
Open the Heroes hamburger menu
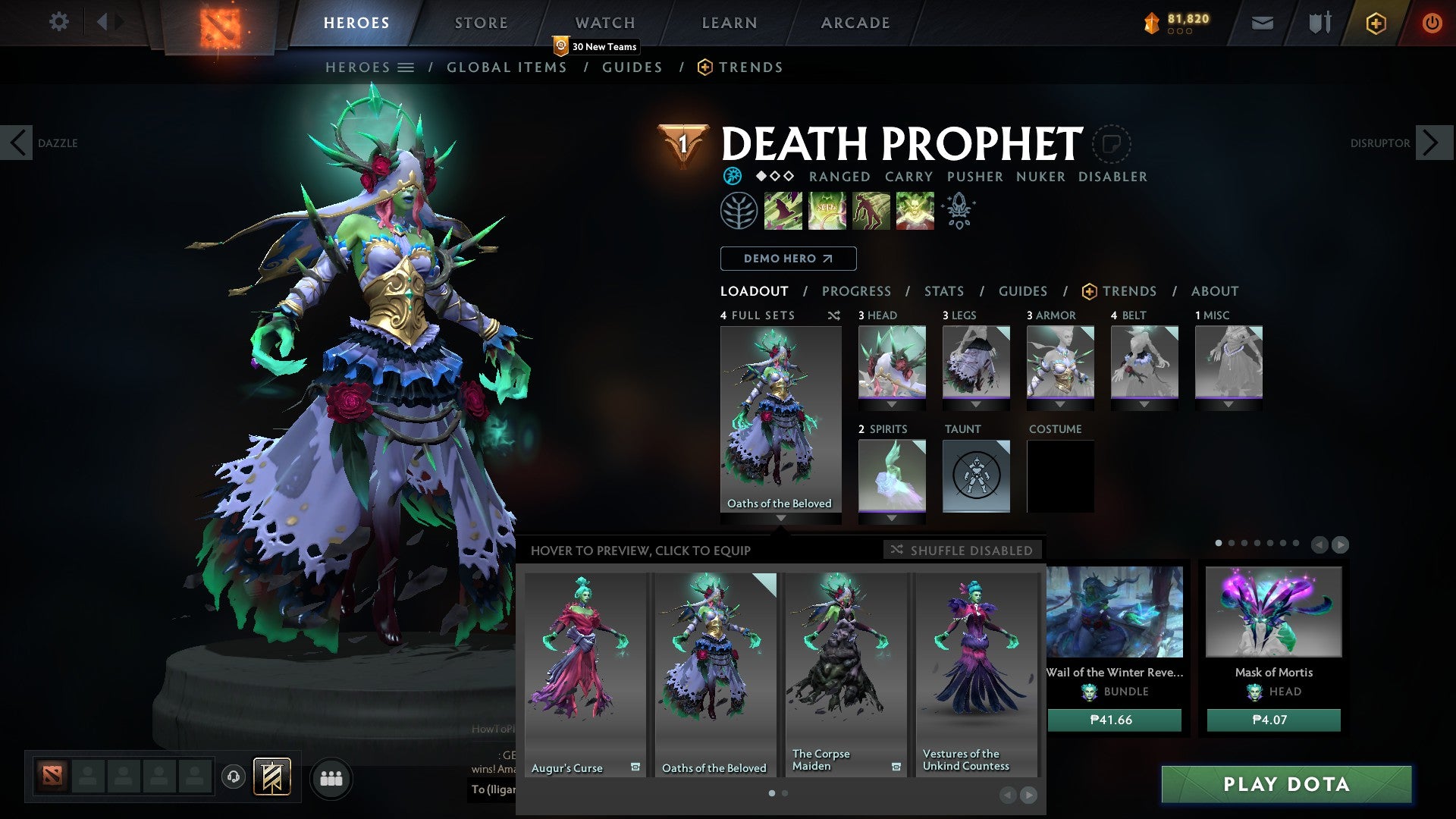click(x=404, y=67)
